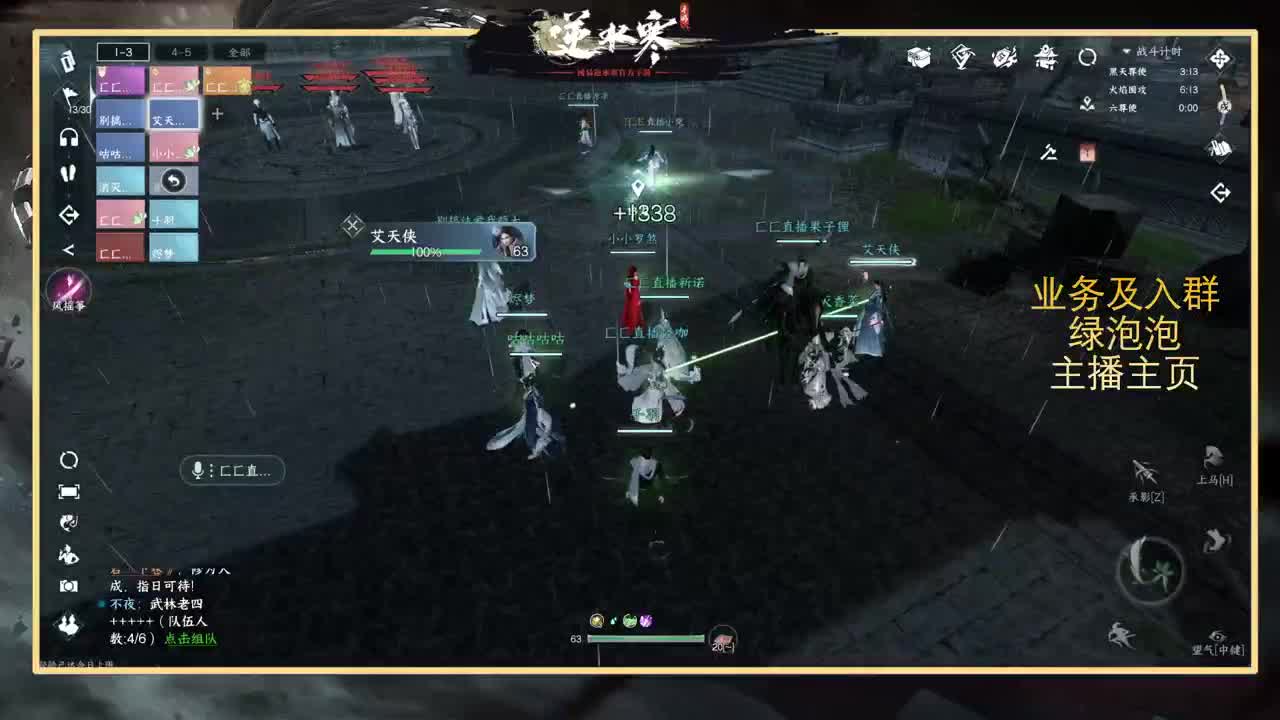Toggle the headphones audio icon in left sidebar

70,137
